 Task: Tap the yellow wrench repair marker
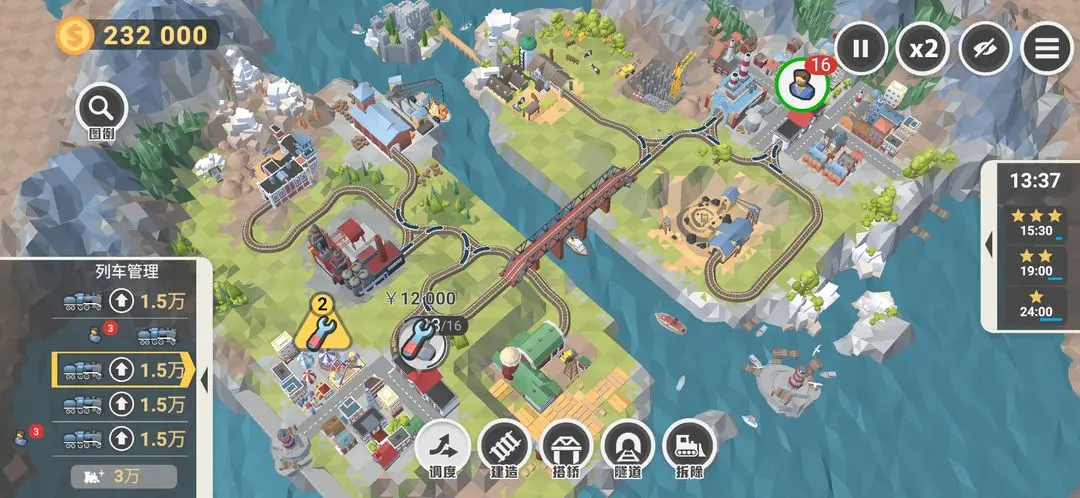(321, 325)
